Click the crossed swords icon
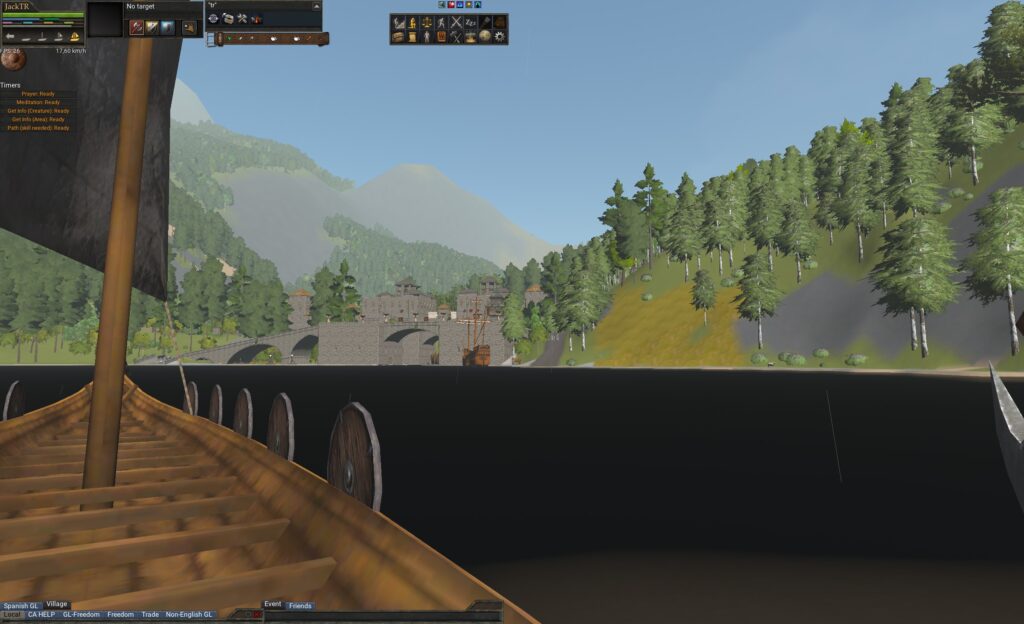 pos(456,22)
